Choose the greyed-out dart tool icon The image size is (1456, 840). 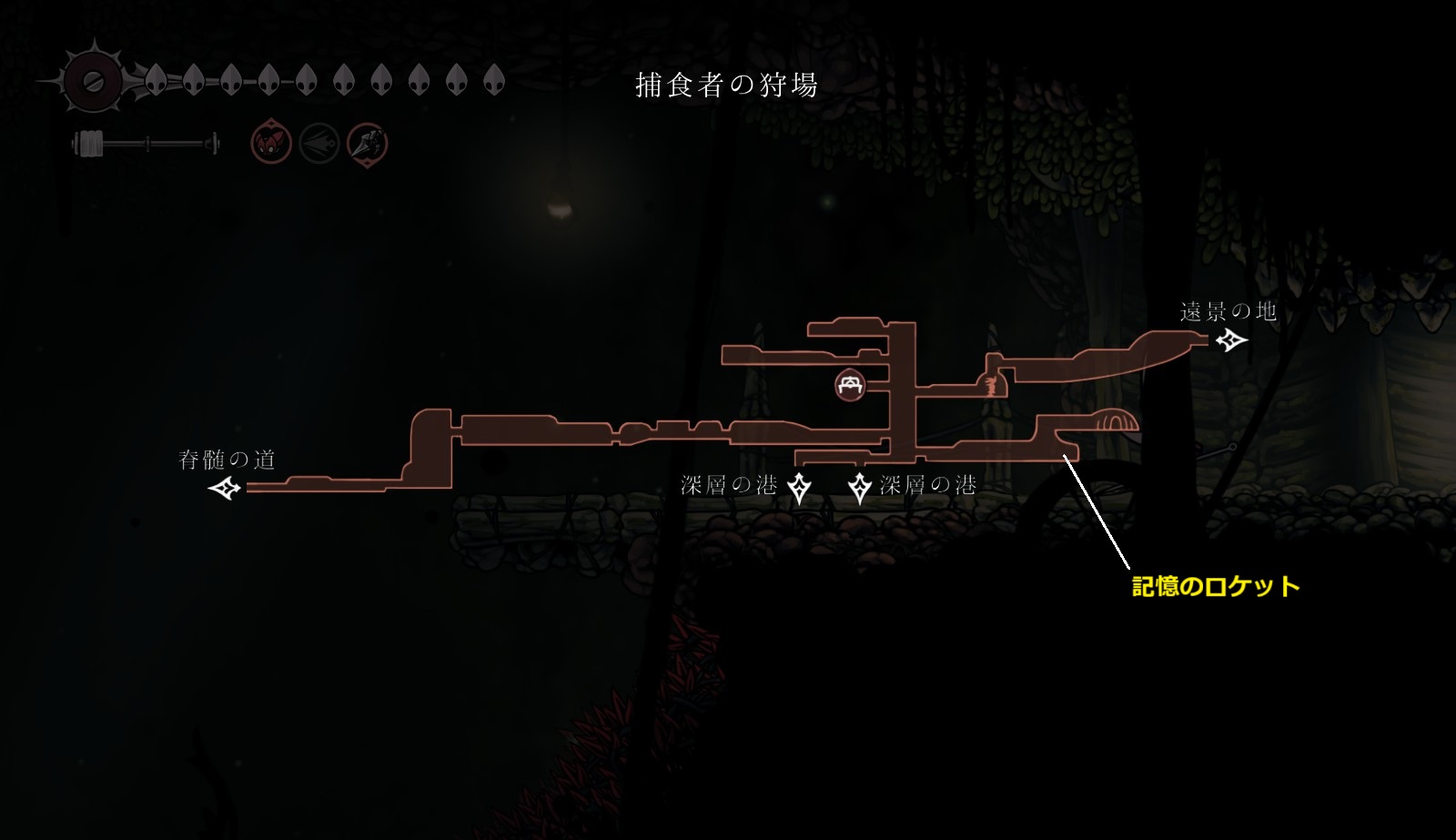pyautogui.click(x=319, y=144)
